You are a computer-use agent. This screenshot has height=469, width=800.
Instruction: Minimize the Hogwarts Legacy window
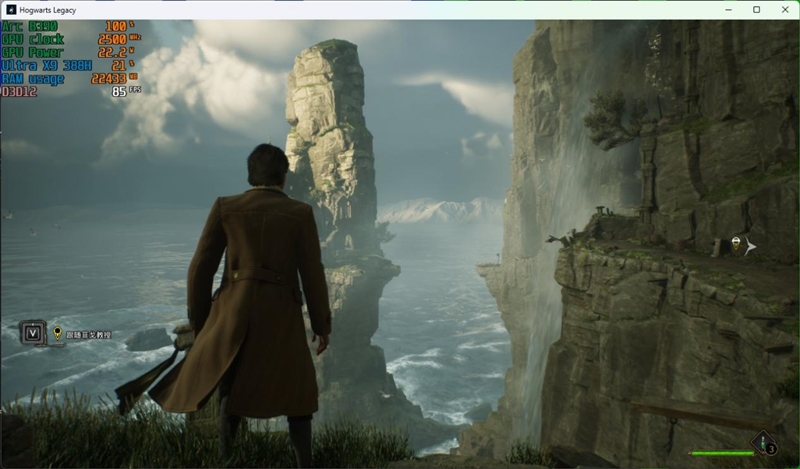[729, 9]
